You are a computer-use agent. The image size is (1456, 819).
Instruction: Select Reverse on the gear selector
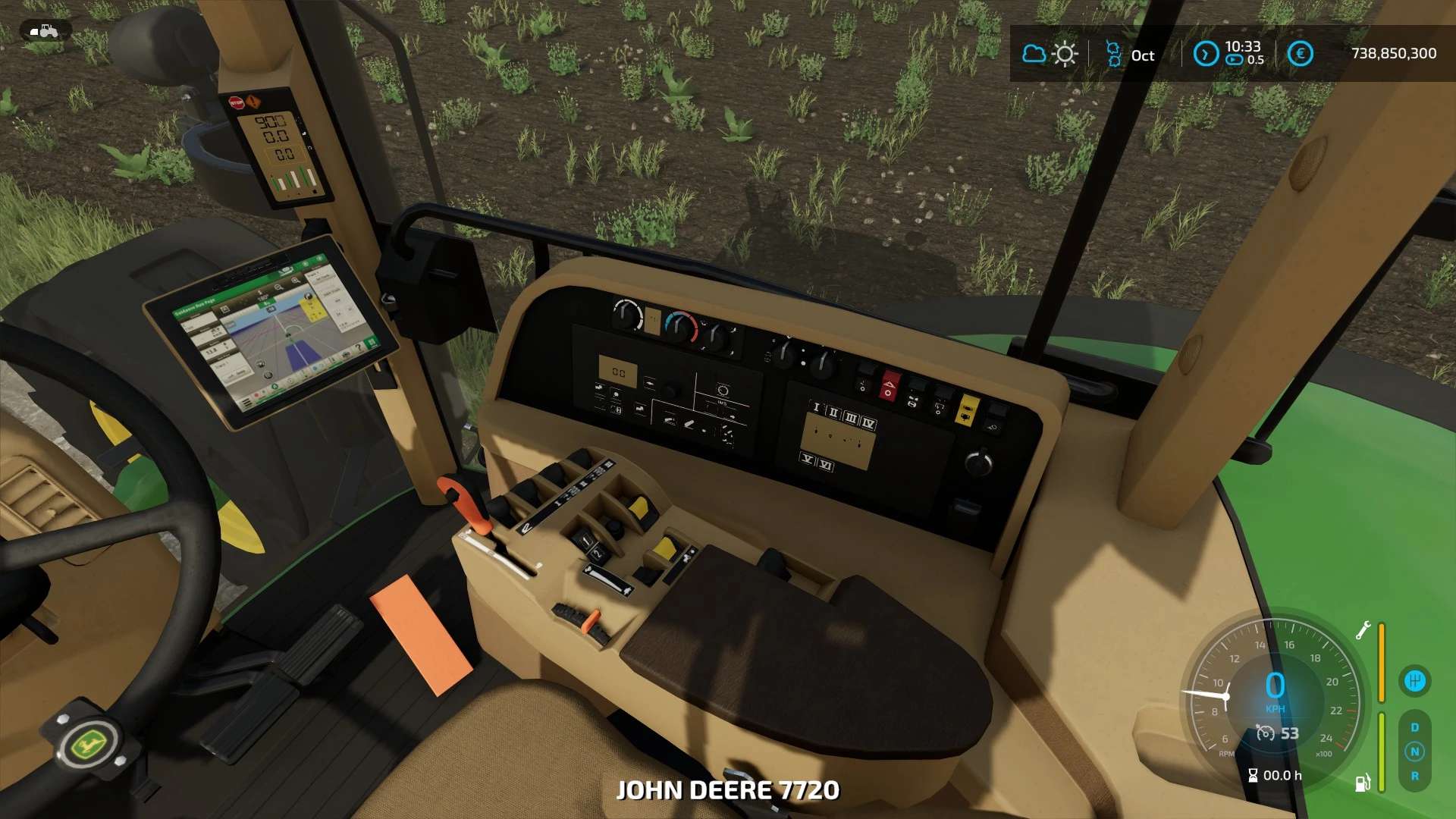1414,776
